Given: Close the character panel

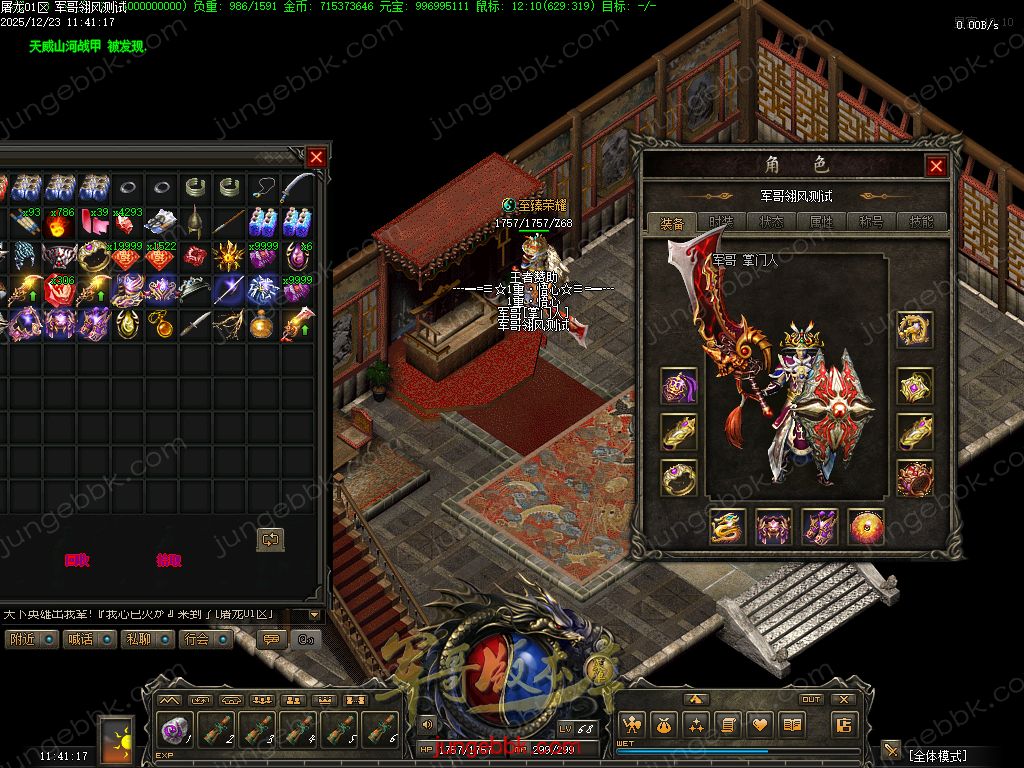Looking at the screenshot, I should (936, 167).
